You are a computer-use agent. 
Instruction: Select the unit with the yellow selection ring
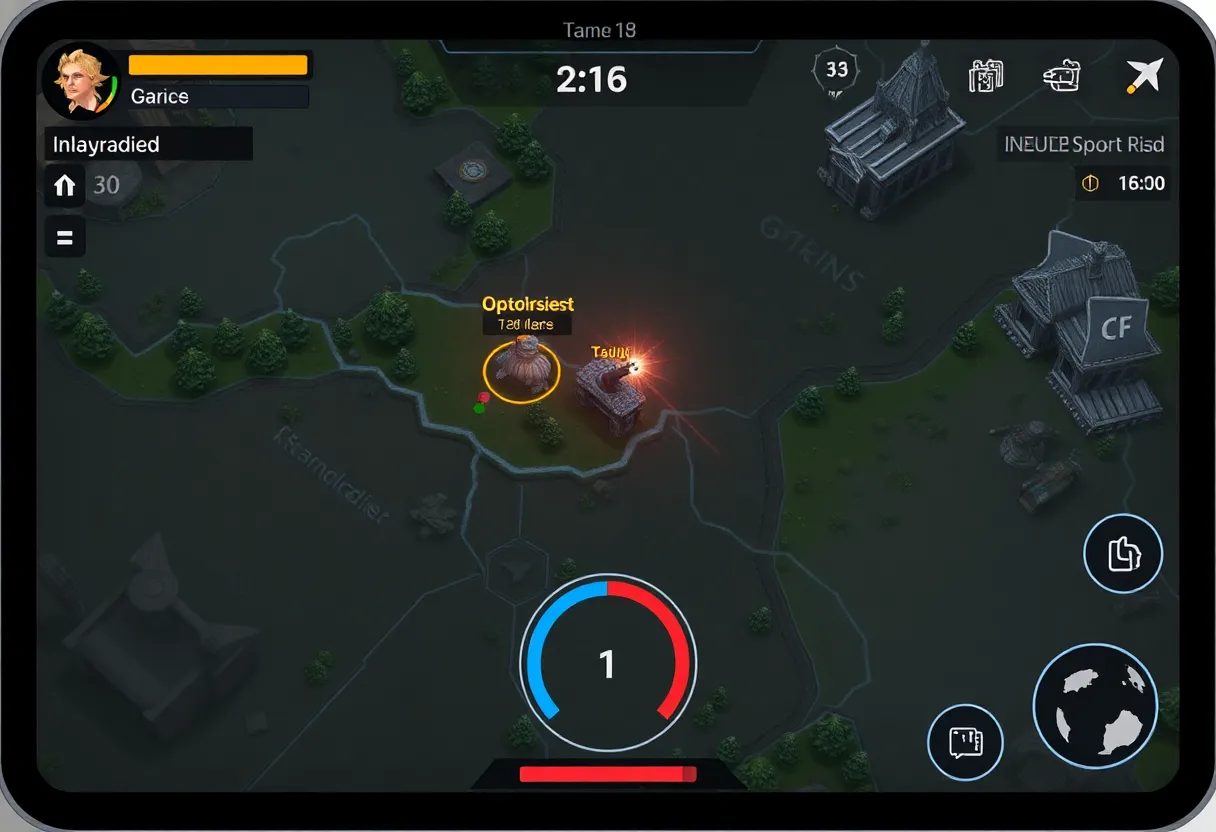(x=522, y=369)
